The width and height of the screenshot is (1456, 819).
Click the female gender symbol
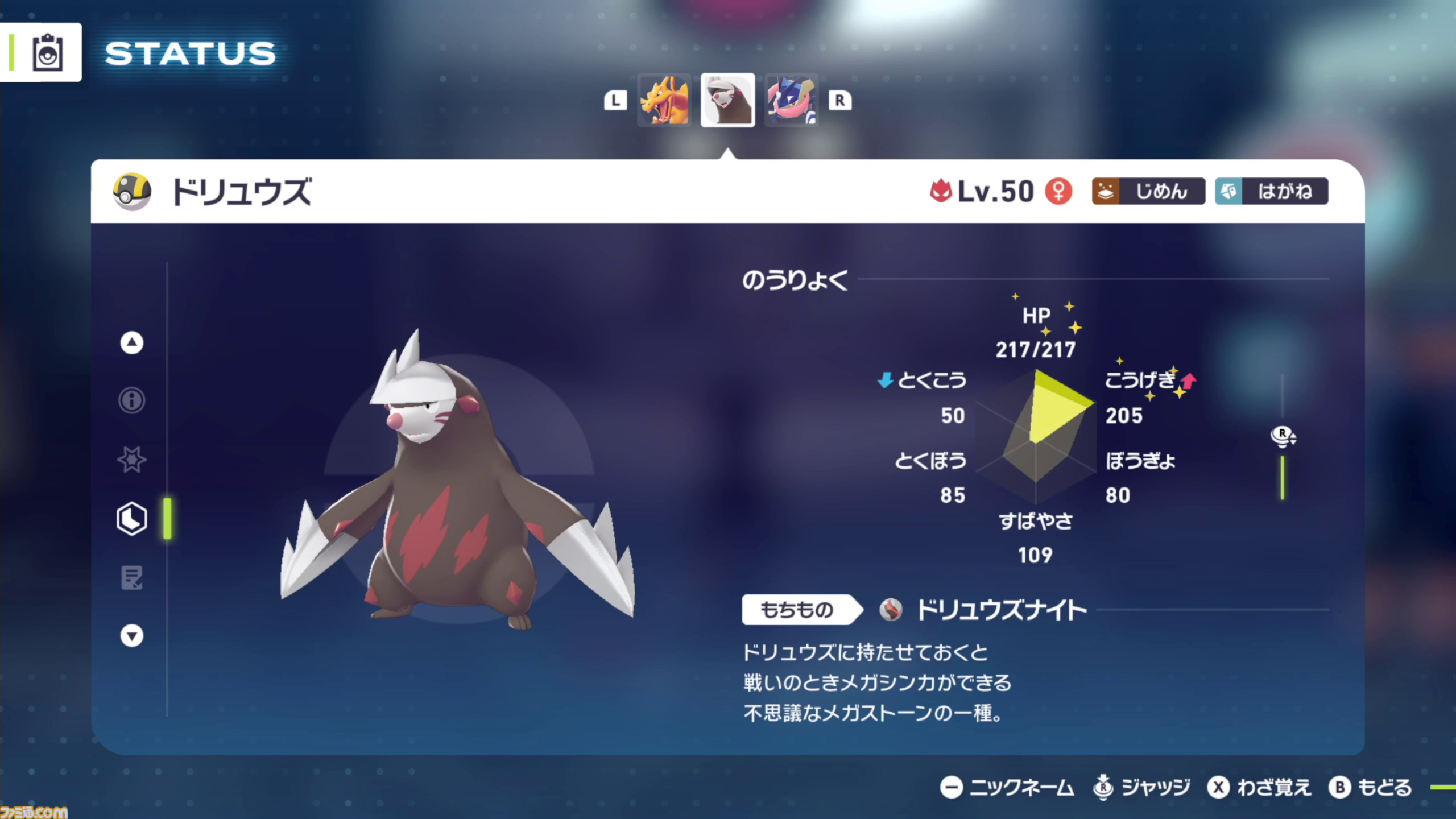coord(1059,192)
